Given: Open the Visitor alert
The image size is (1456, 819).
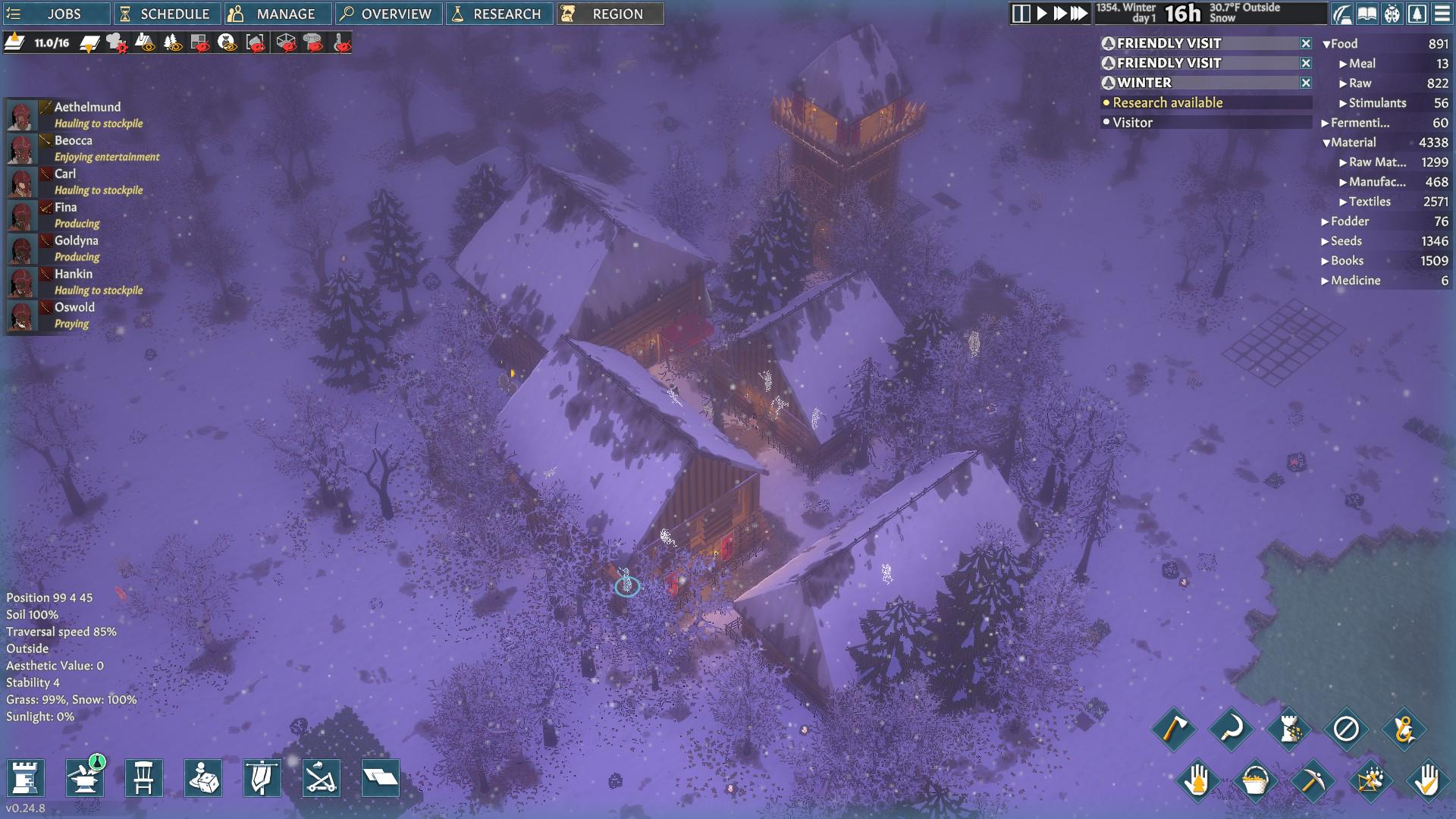Looking at the screenshot, I should pyautogui.click(x=1132, y=122).
